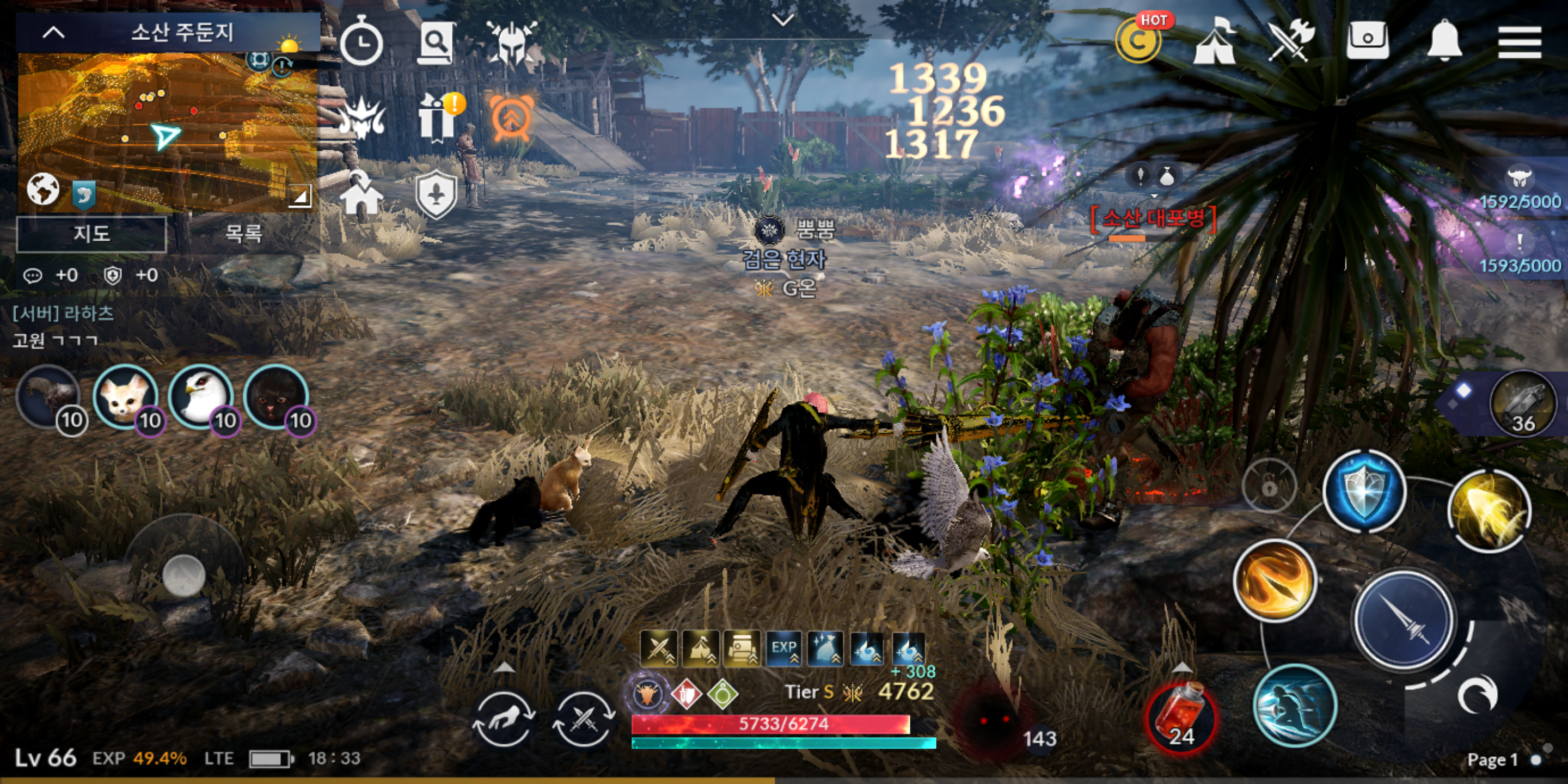Open the crossed sword and axe menu
The image size is (1568, 784).
tap(1290, 40)
